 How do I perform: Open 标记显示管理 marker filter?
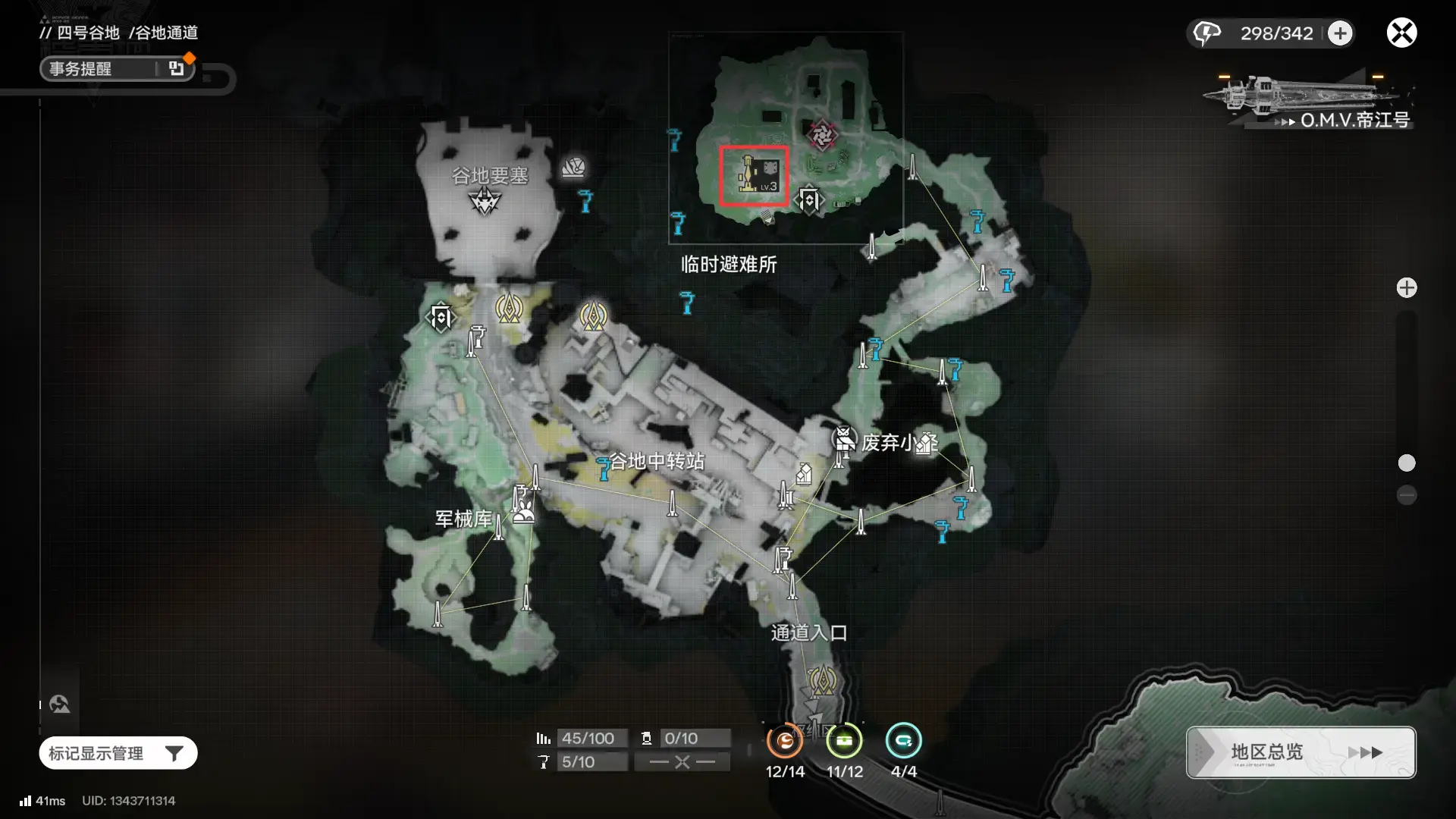click(x=118, y=753)
